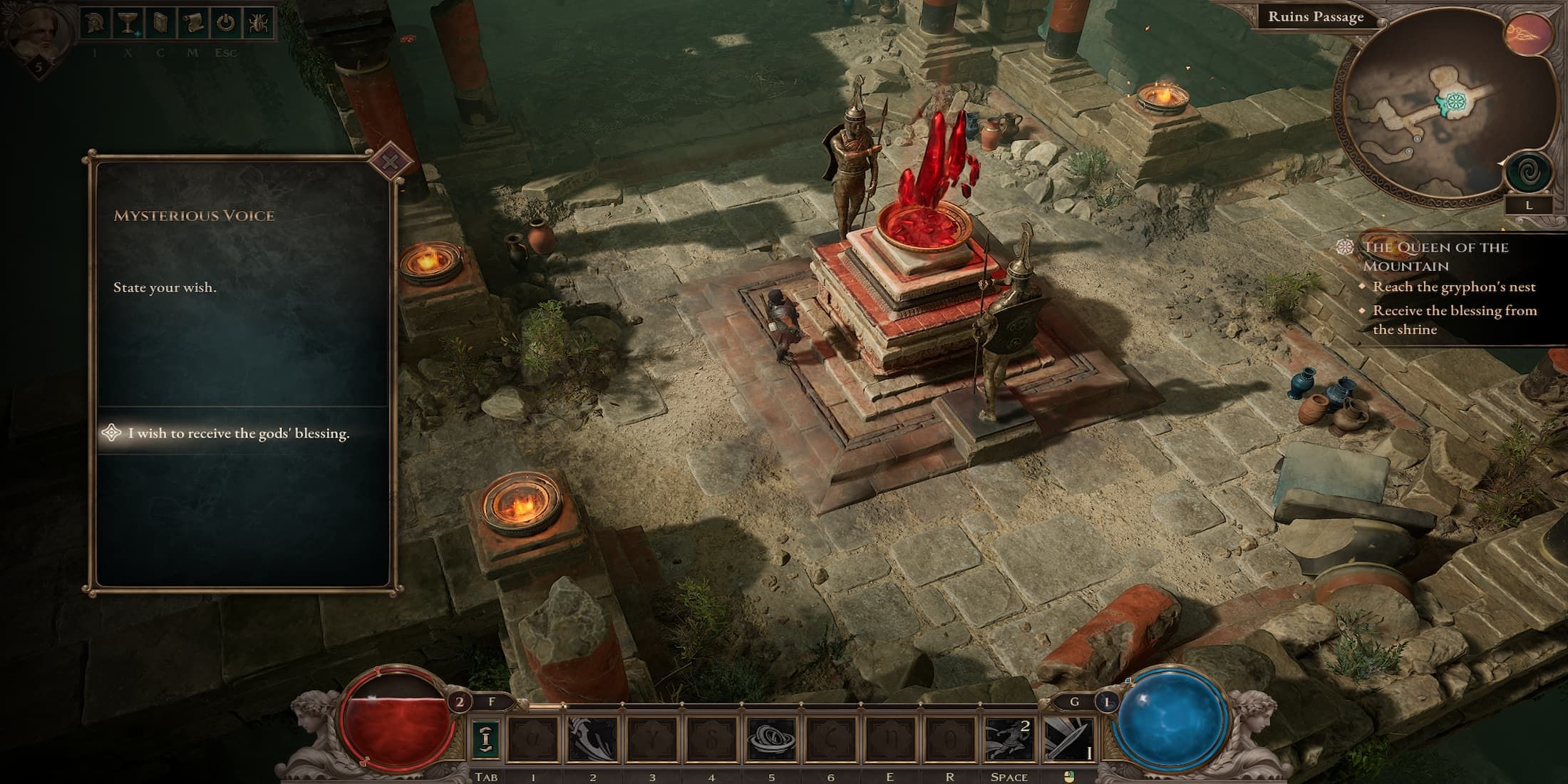The image size is (1568, 784).
Task: Choose "I wish to receive the gods' blessing"
Action: click(x=239, y=433)
